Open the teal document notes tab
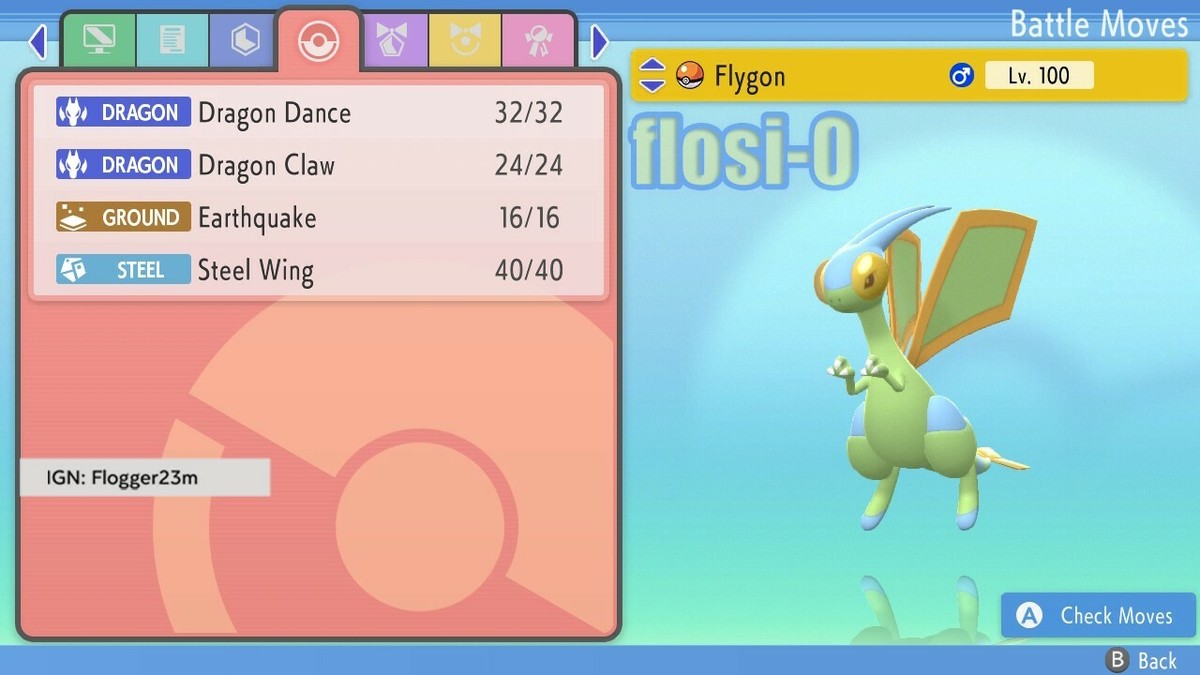 [172, 41]
